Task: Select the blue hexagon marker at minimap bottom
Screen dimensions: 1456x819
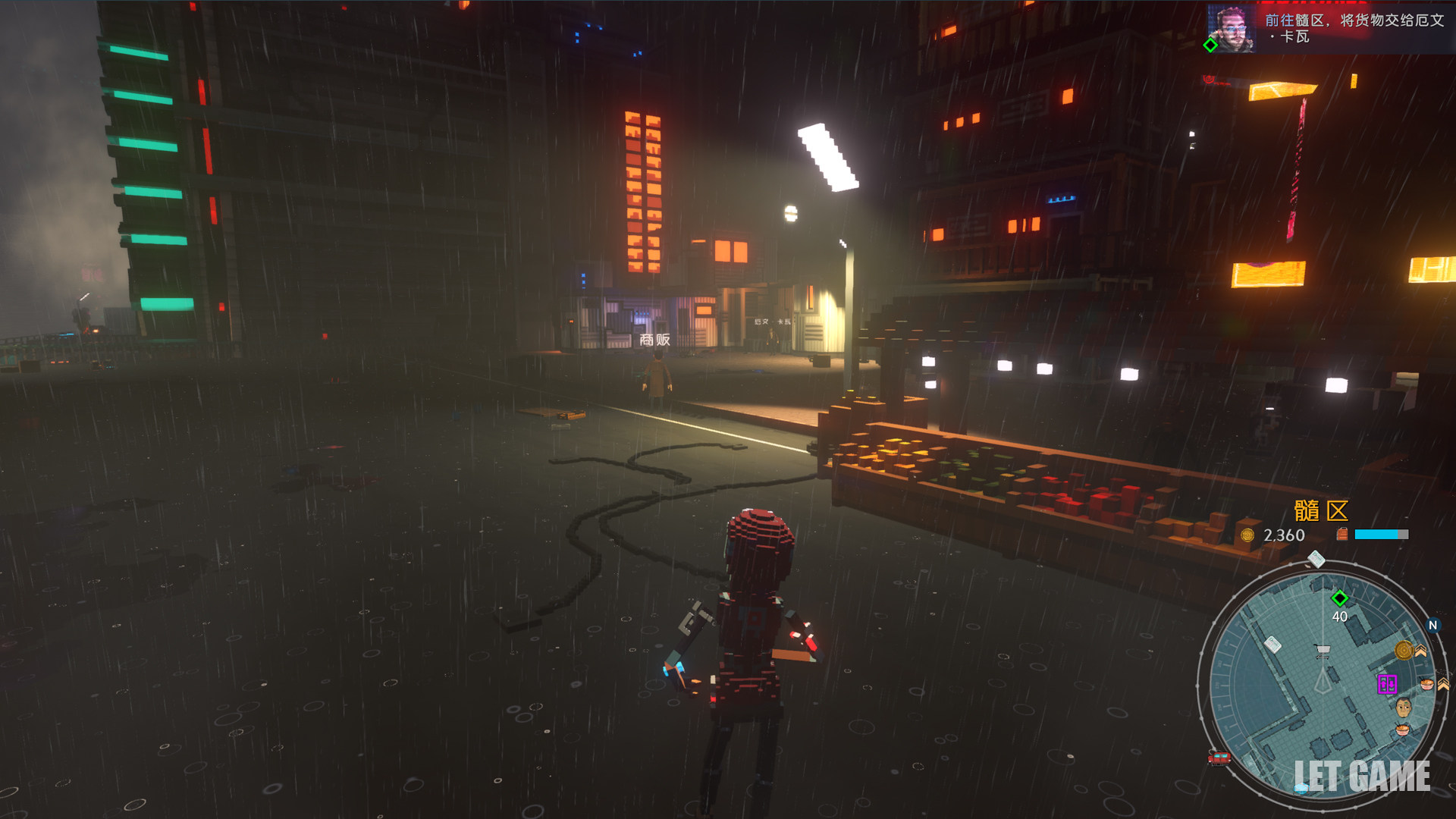Action: click(1301, 788)
